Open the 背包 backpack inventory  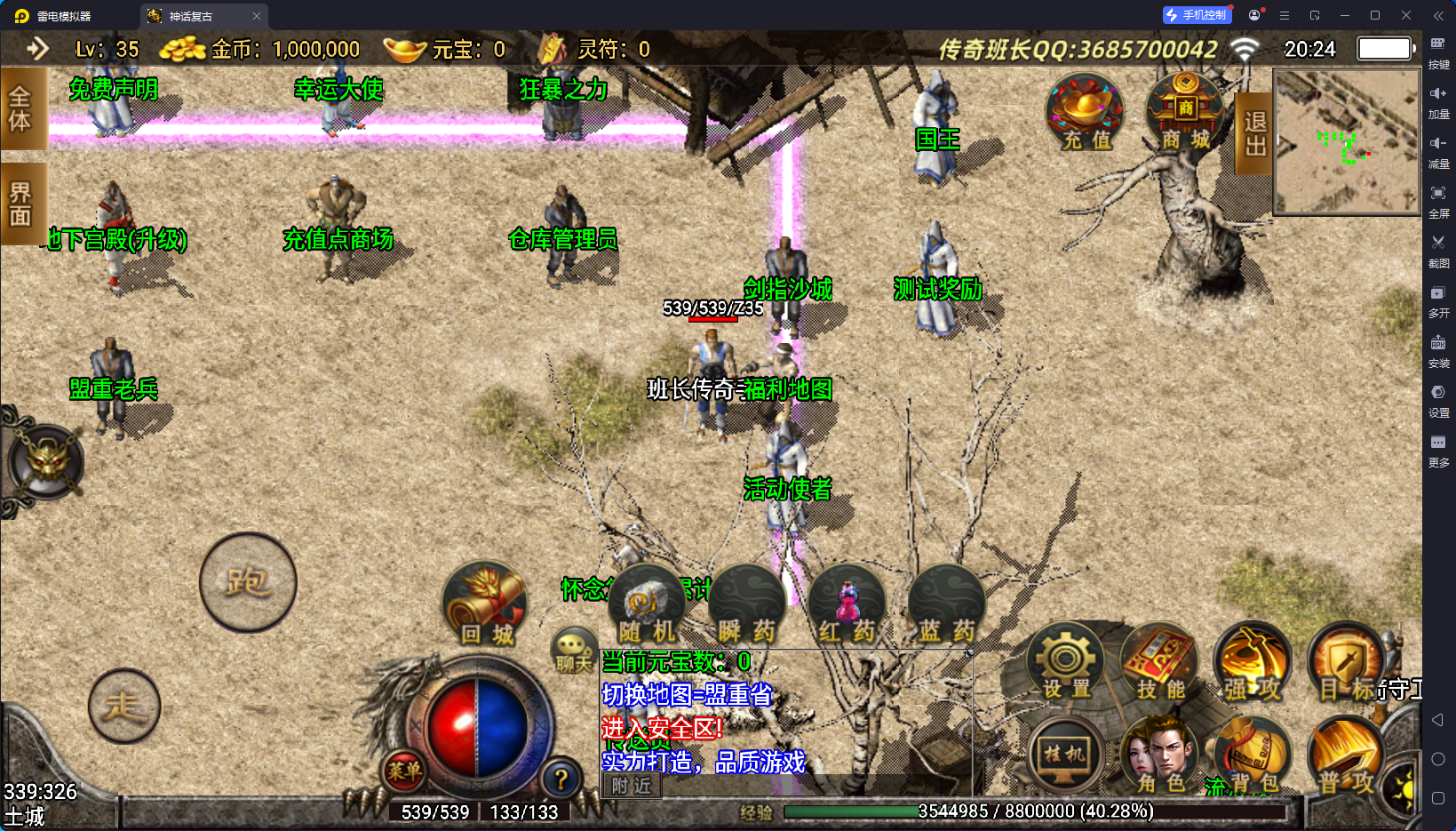(1253, 756)
